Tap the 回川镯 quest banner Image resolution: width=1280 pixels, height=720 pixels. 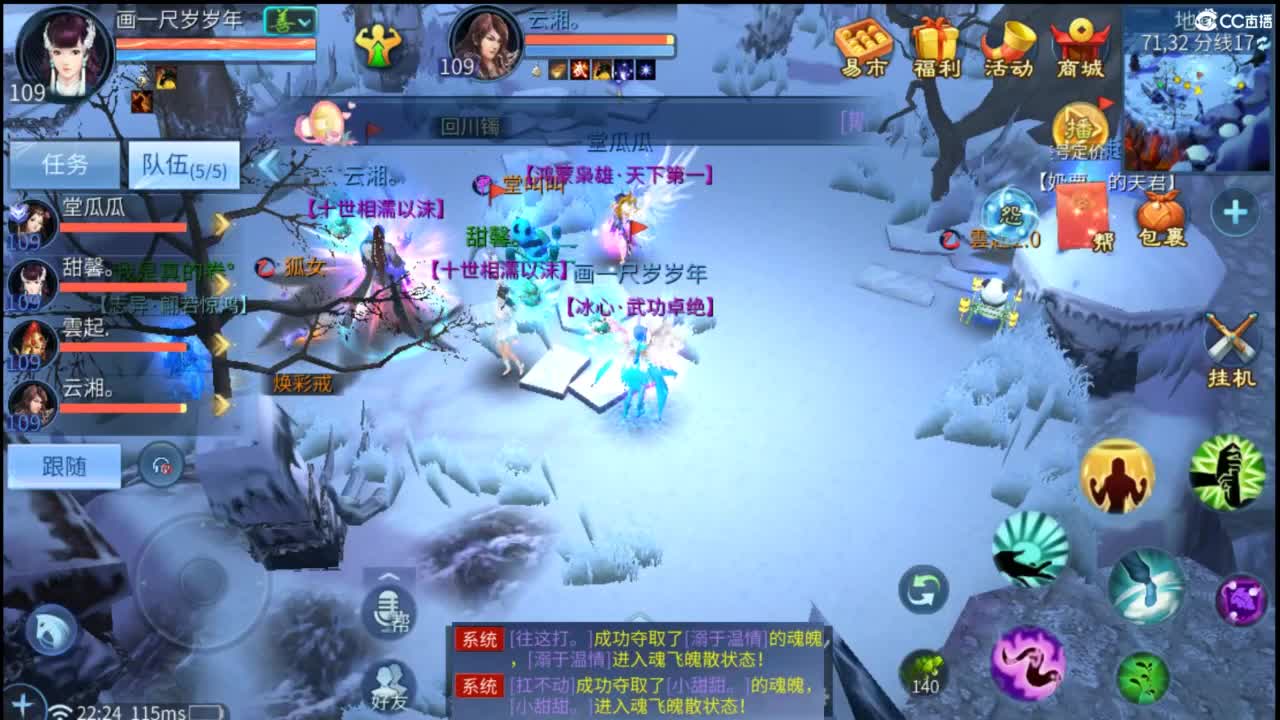[x=470, y=128]
